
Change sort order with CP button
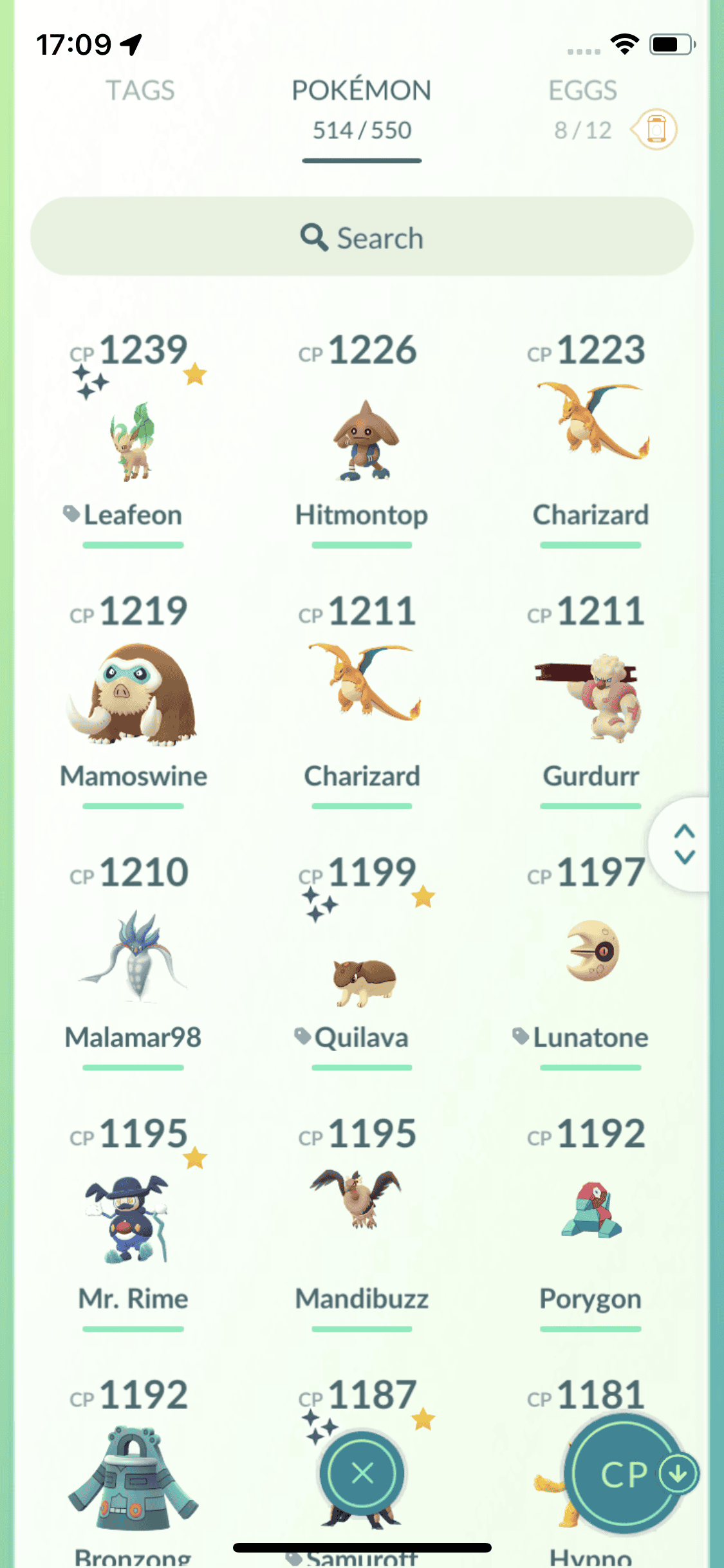[626, 1474]
